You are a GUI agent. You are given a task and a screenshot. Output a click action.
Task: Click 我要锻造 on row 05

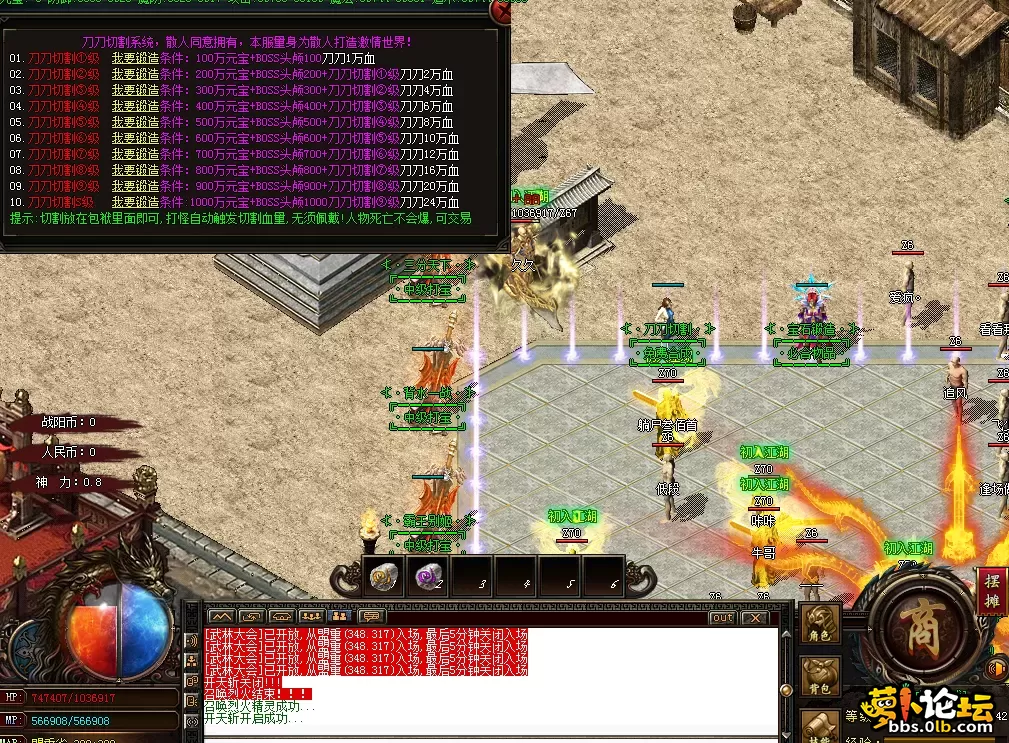[x=135, y=122]
